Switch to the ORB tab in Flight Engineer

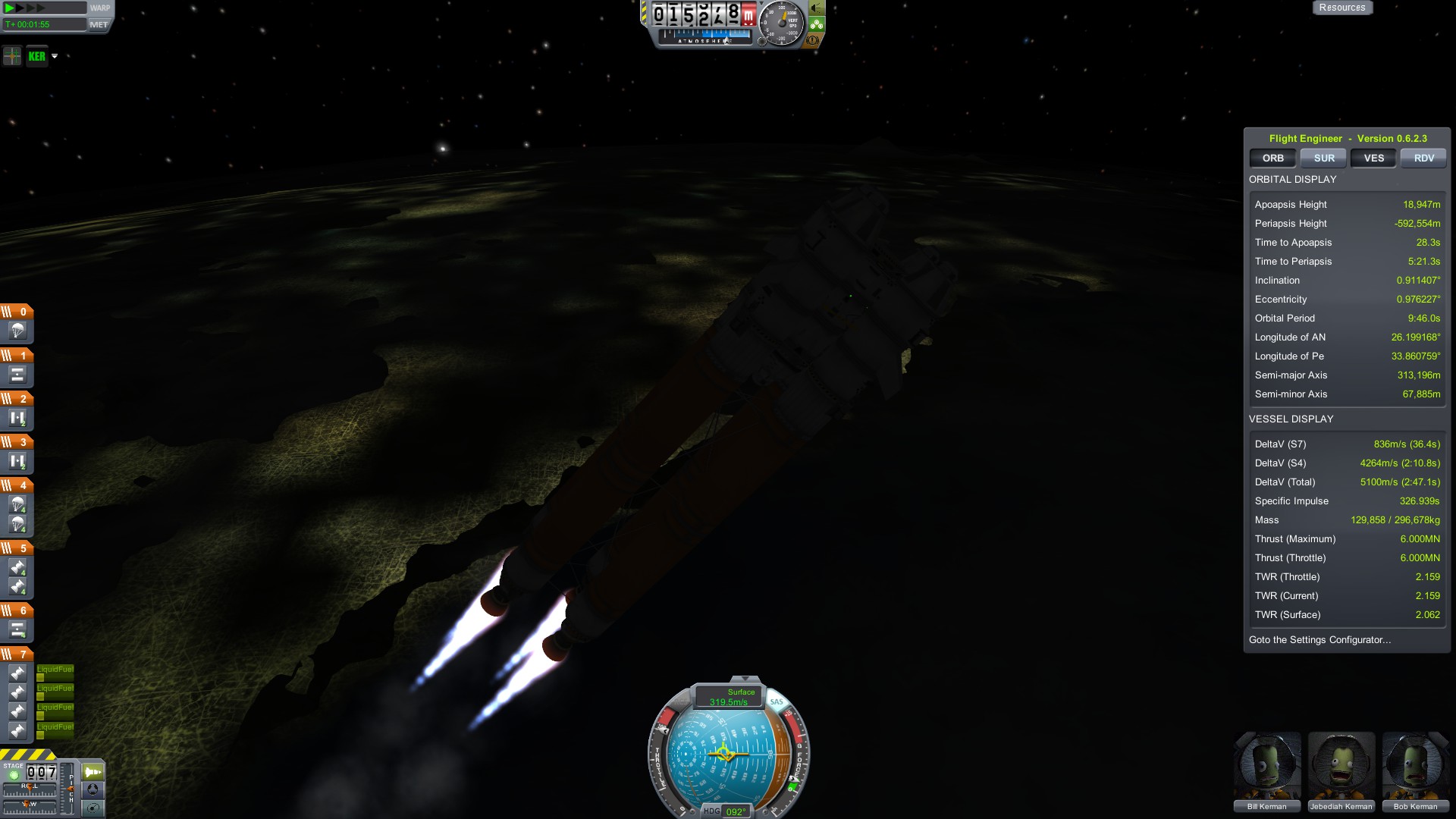[x=1272, y=158]
